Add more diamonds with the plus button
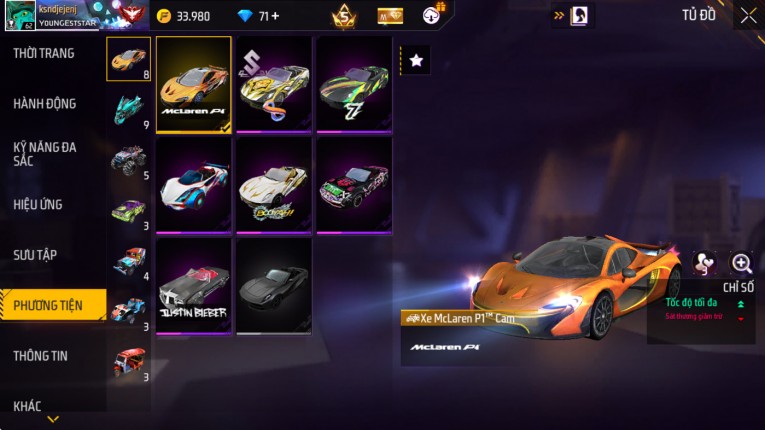 [x=275, y=16]
